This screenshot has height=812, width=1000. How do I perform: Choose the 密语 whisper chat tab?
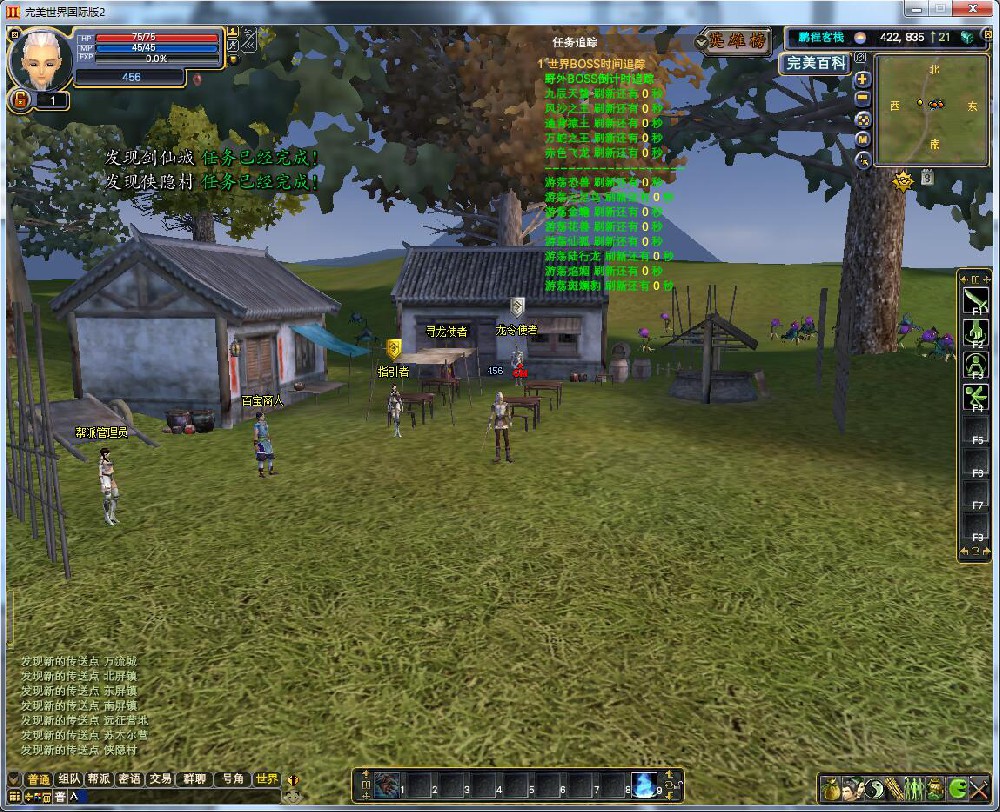click(129, 779)
